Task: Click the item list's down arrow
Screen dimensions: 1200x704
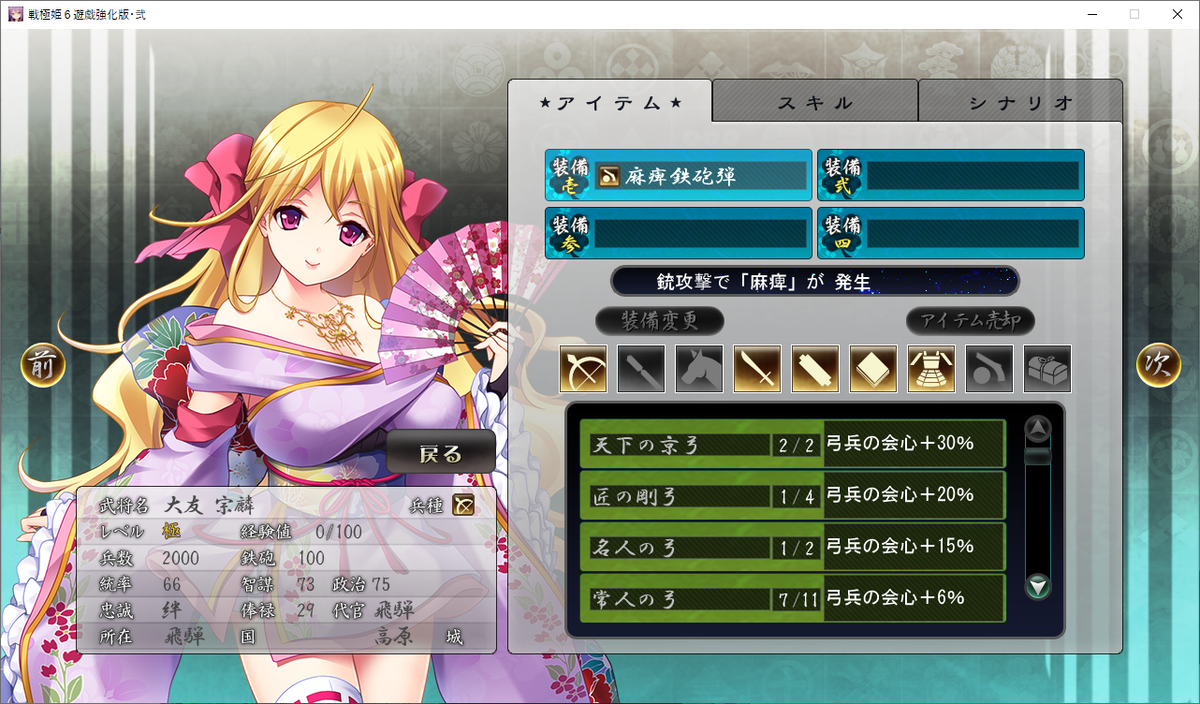Action: pyautogui.click(x=1039, y=586)
